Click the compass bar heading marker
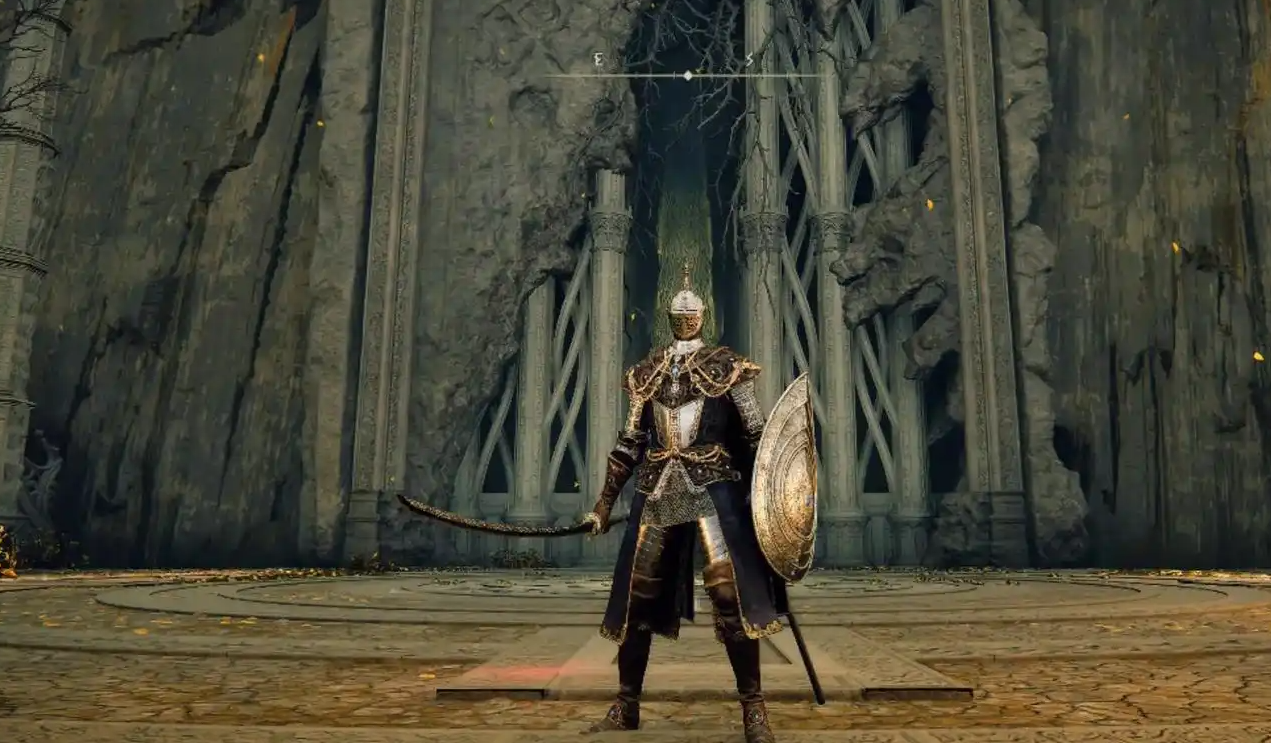 687,75
